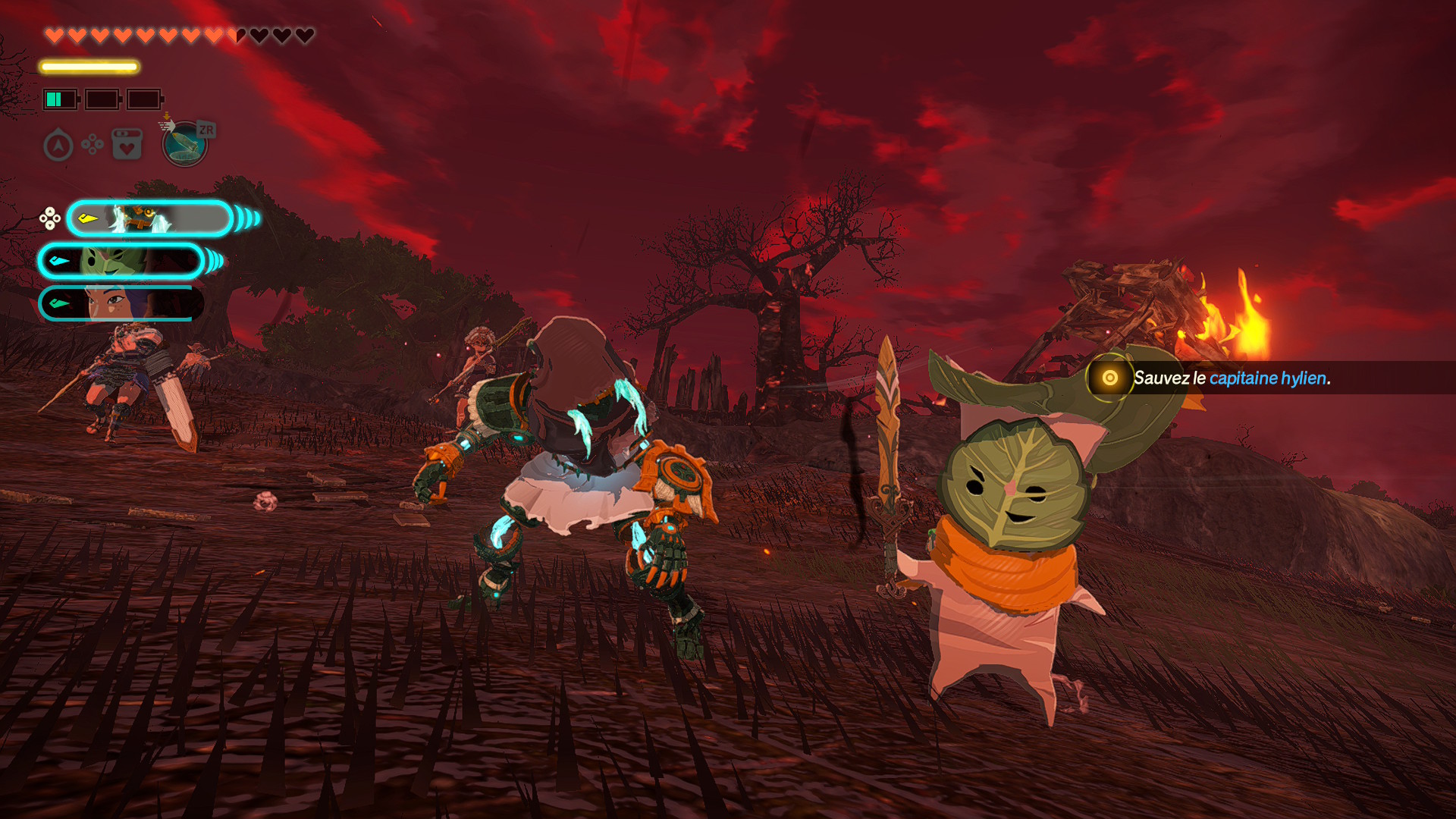Image resolution: width=1456 pixels, height=819 pixels.
Task: Click the heart container item icon
Action: (127, 144)
